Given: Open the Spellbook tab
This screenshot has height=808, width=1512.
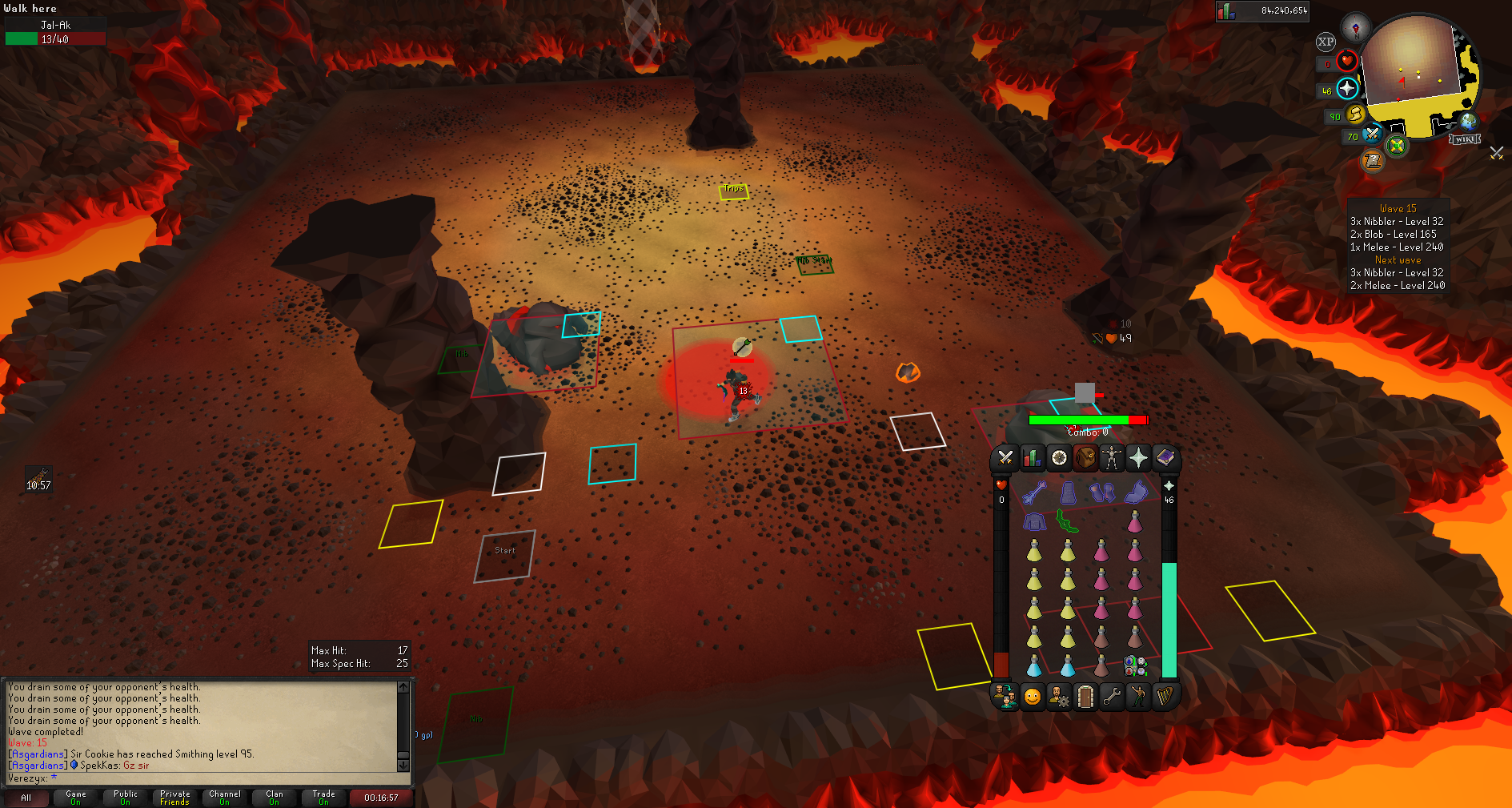Looking at the screenshot, I should [1165, 457].
